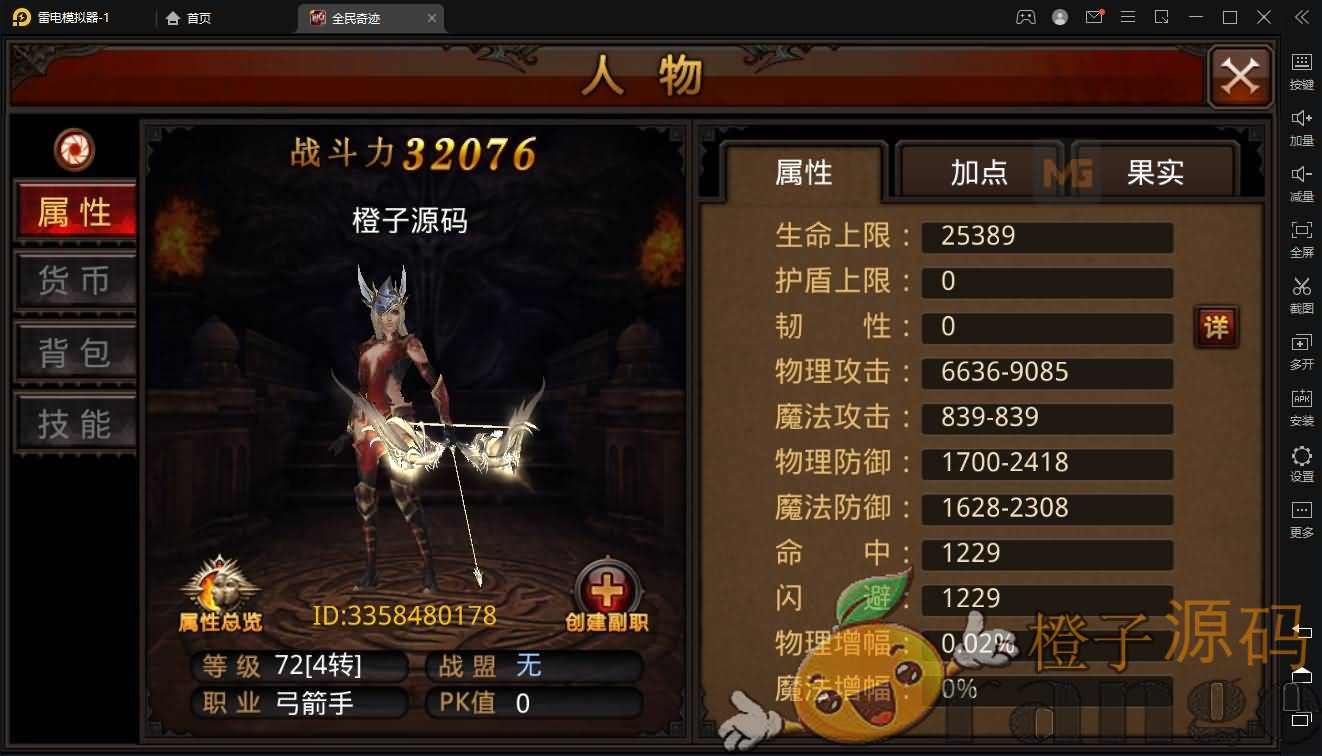Install an APK via the 安装 icon
The width and height of the screenshot is (1322, 756).
click(x=1302, y=406)
